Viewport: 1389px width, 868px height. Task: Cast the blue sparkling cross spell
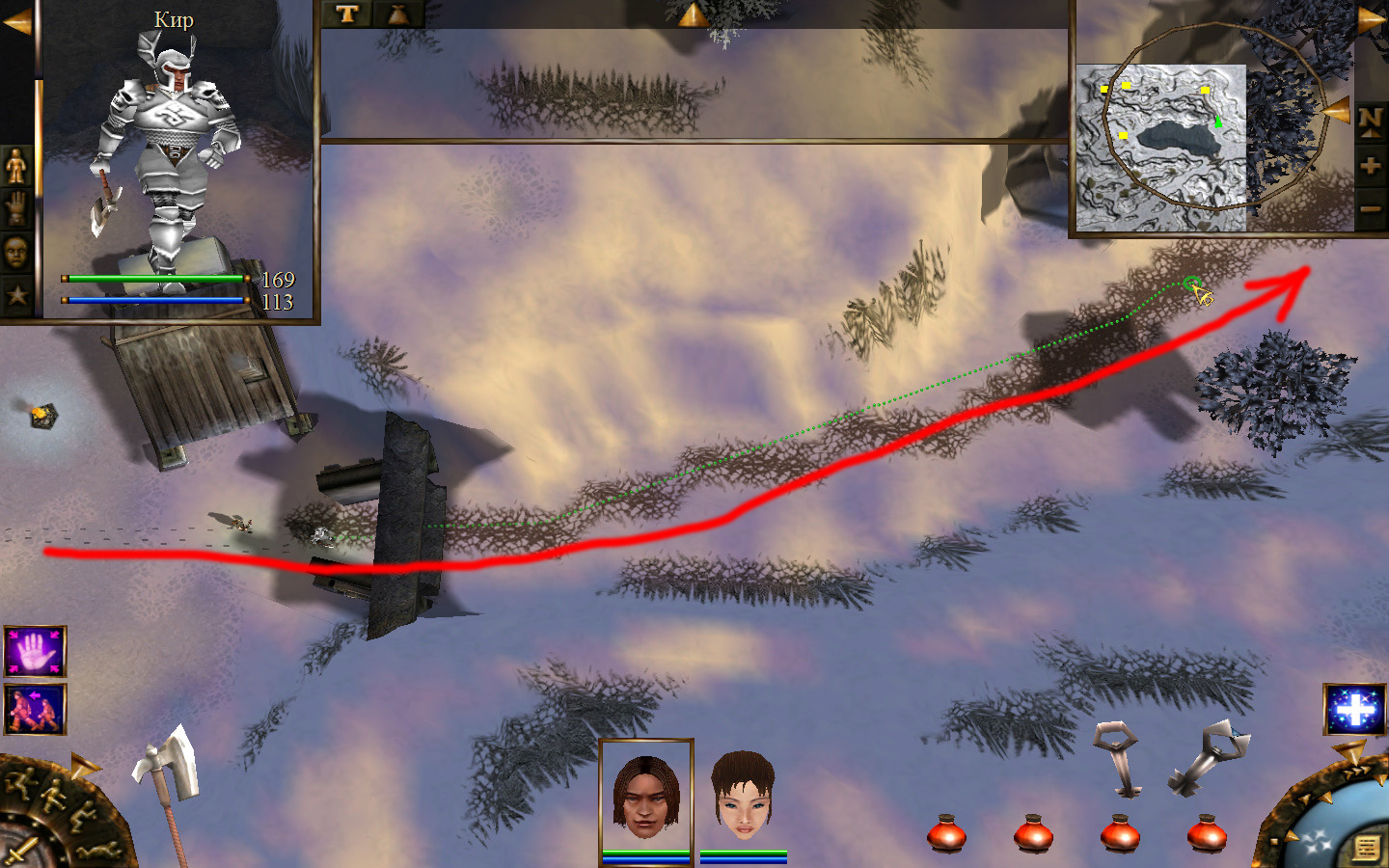1353,710
